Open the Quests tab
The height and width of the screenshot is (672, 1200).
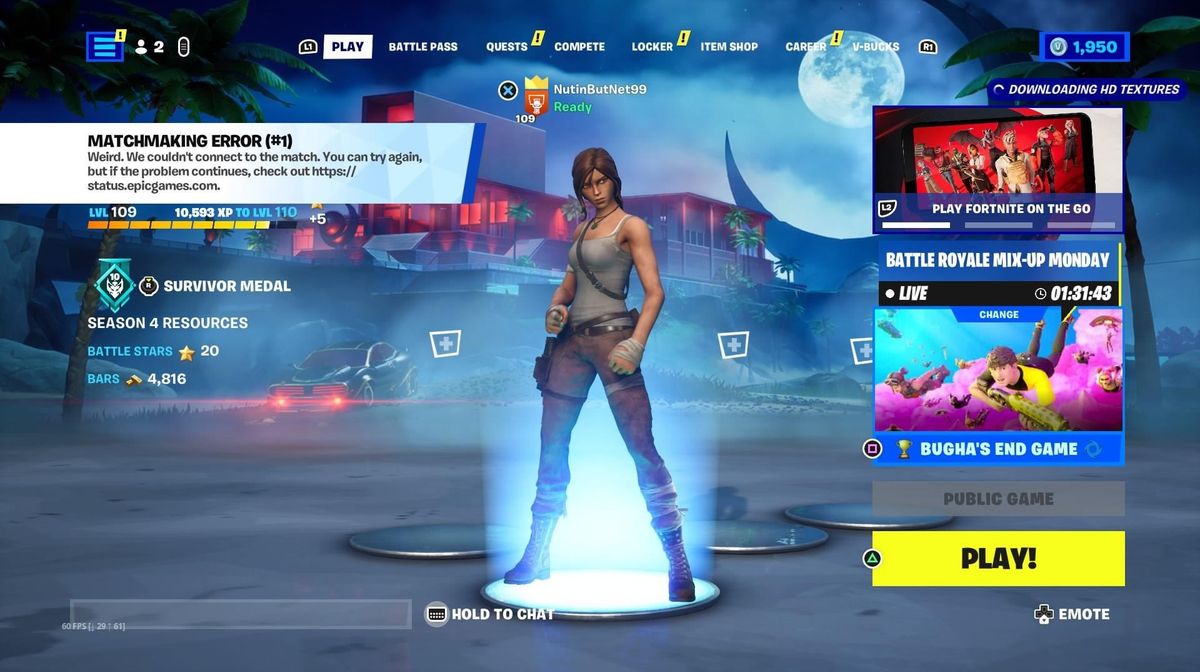[507, 47]
